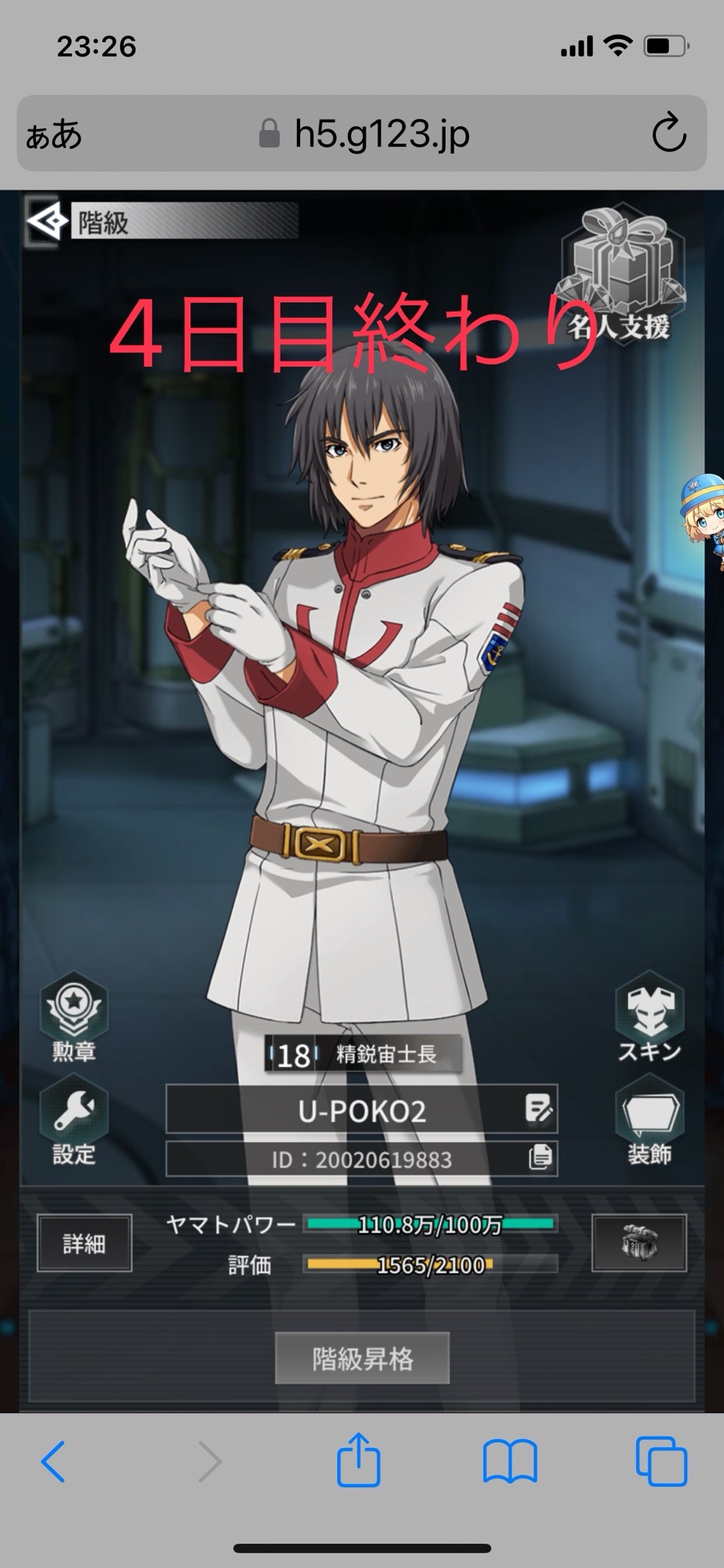
Task: Open the 設定 settings wrench
Action: (x=74, y=1120)
